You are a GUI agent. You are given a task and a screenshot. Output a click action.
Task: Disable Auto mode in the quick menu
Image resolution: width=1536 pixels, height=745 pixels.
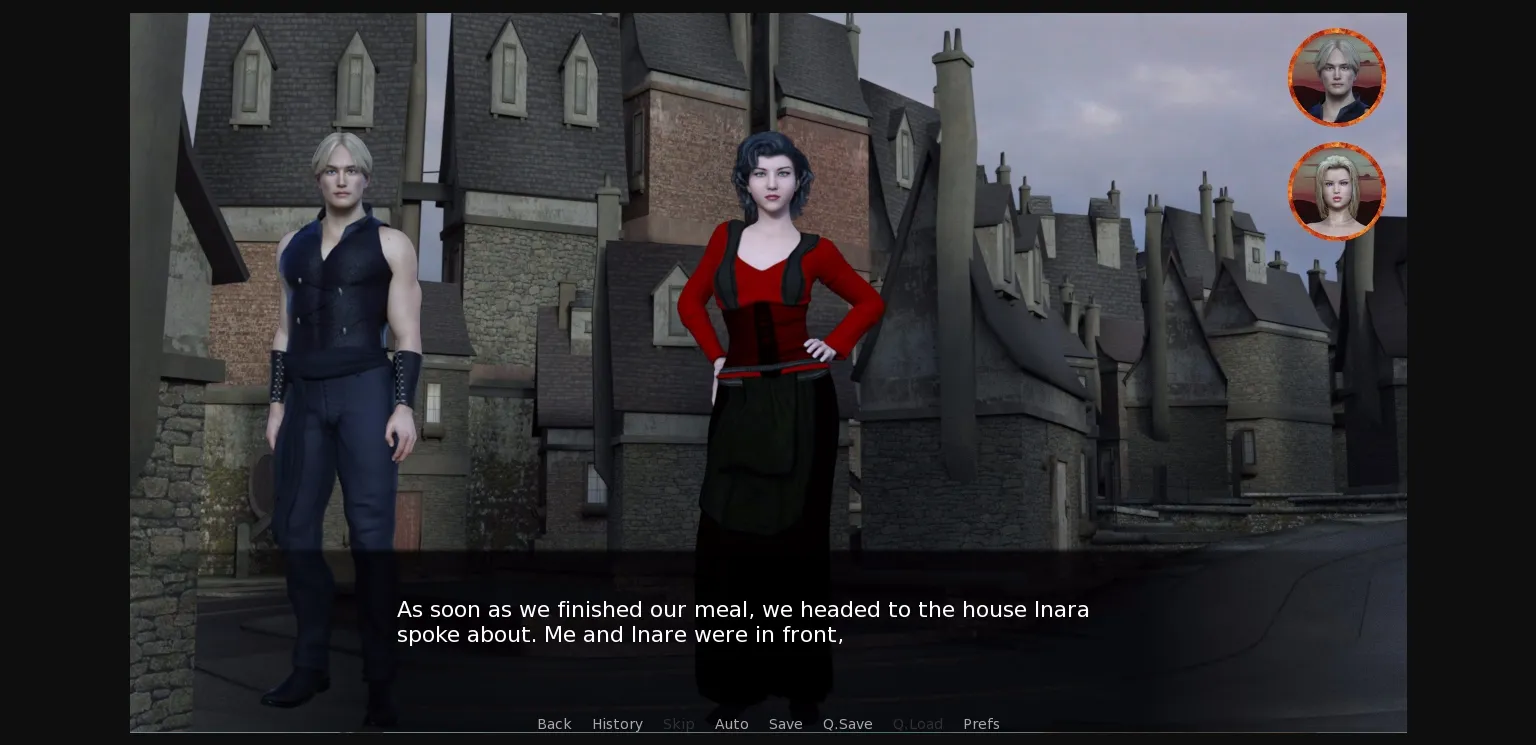click(x=732, y=724)
